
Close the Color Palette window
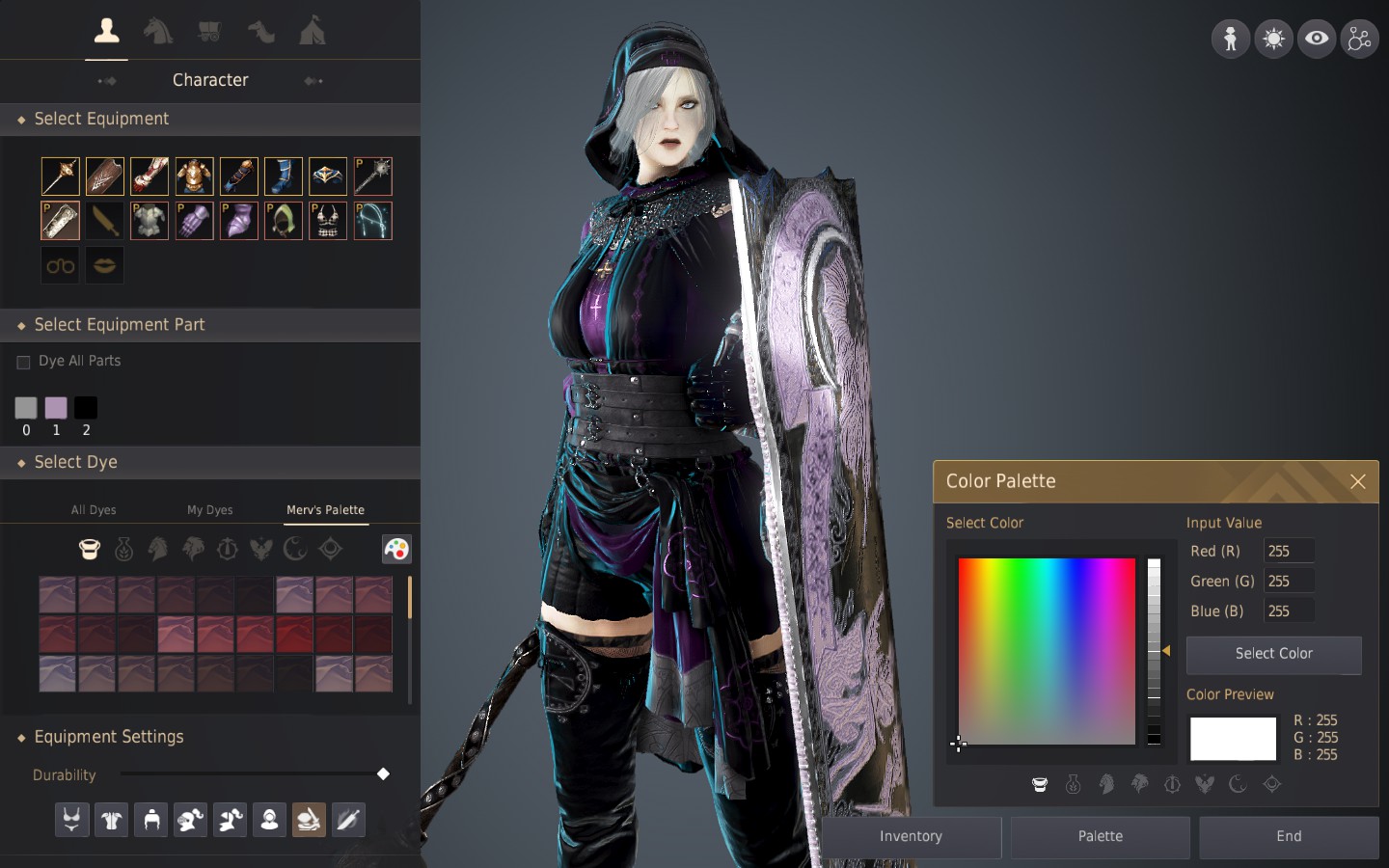[1358, 482]
